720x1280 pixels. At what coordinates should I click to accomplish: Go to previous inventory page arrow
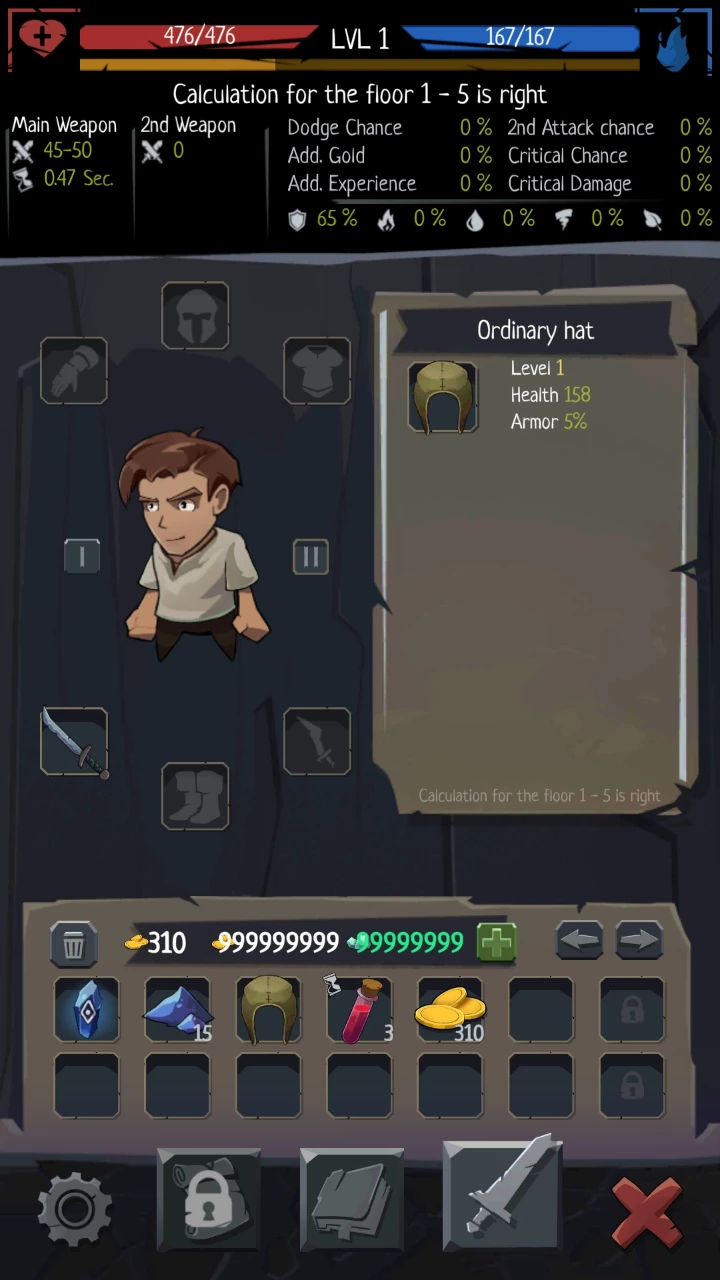coord(579,941)
